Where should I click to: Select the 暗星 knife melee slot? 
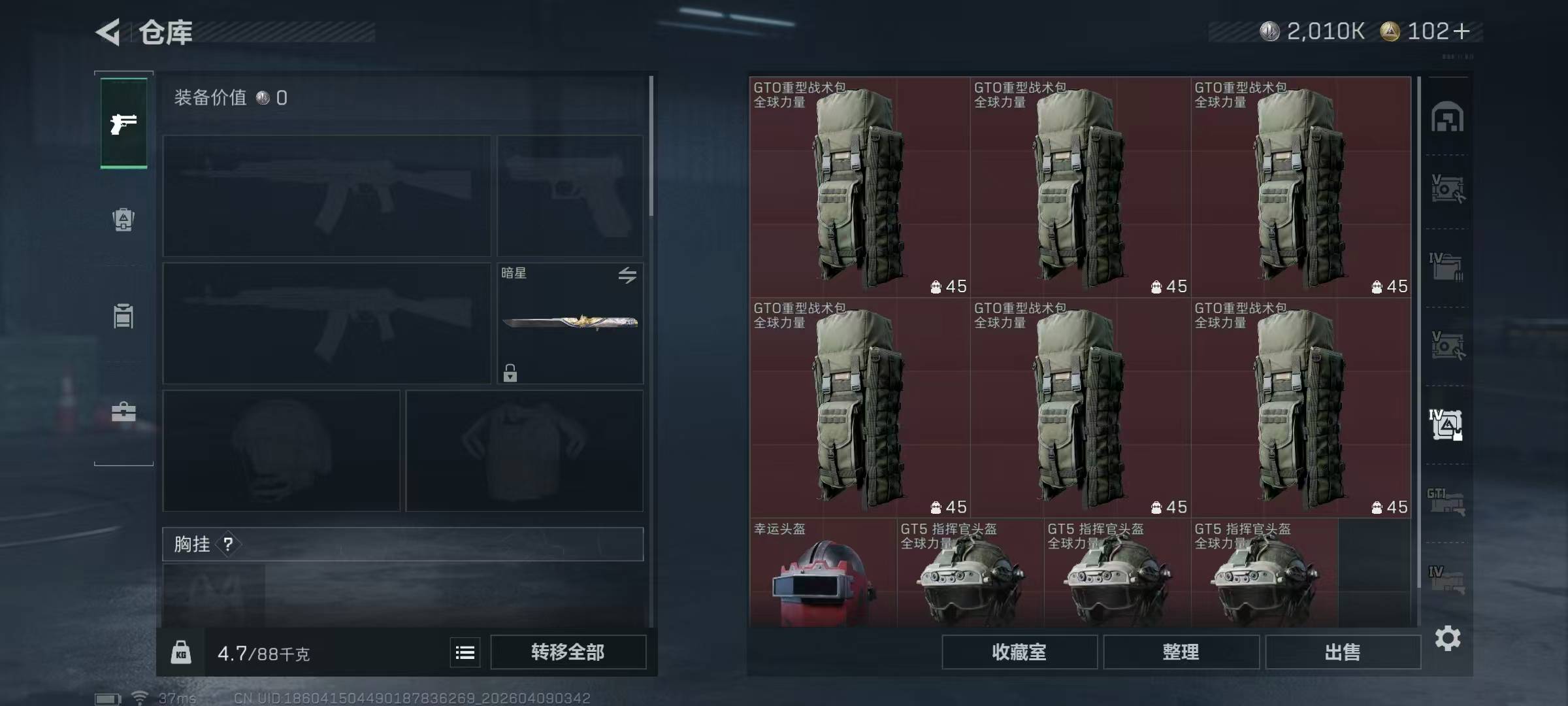click(x=570, y=323)
